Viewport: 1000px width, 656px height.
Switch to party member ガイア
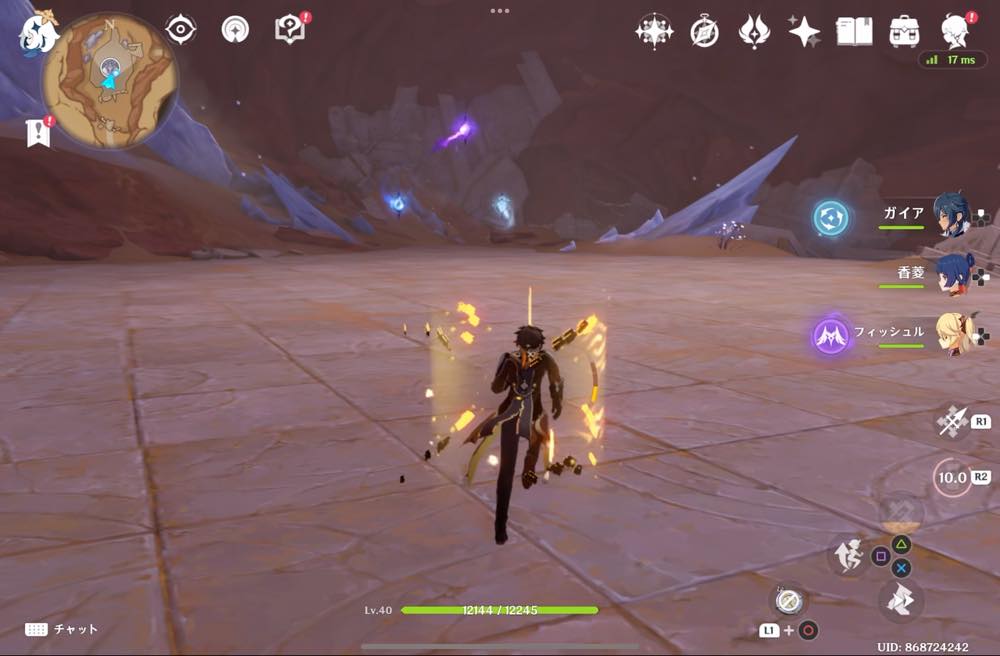click(950, 215)
